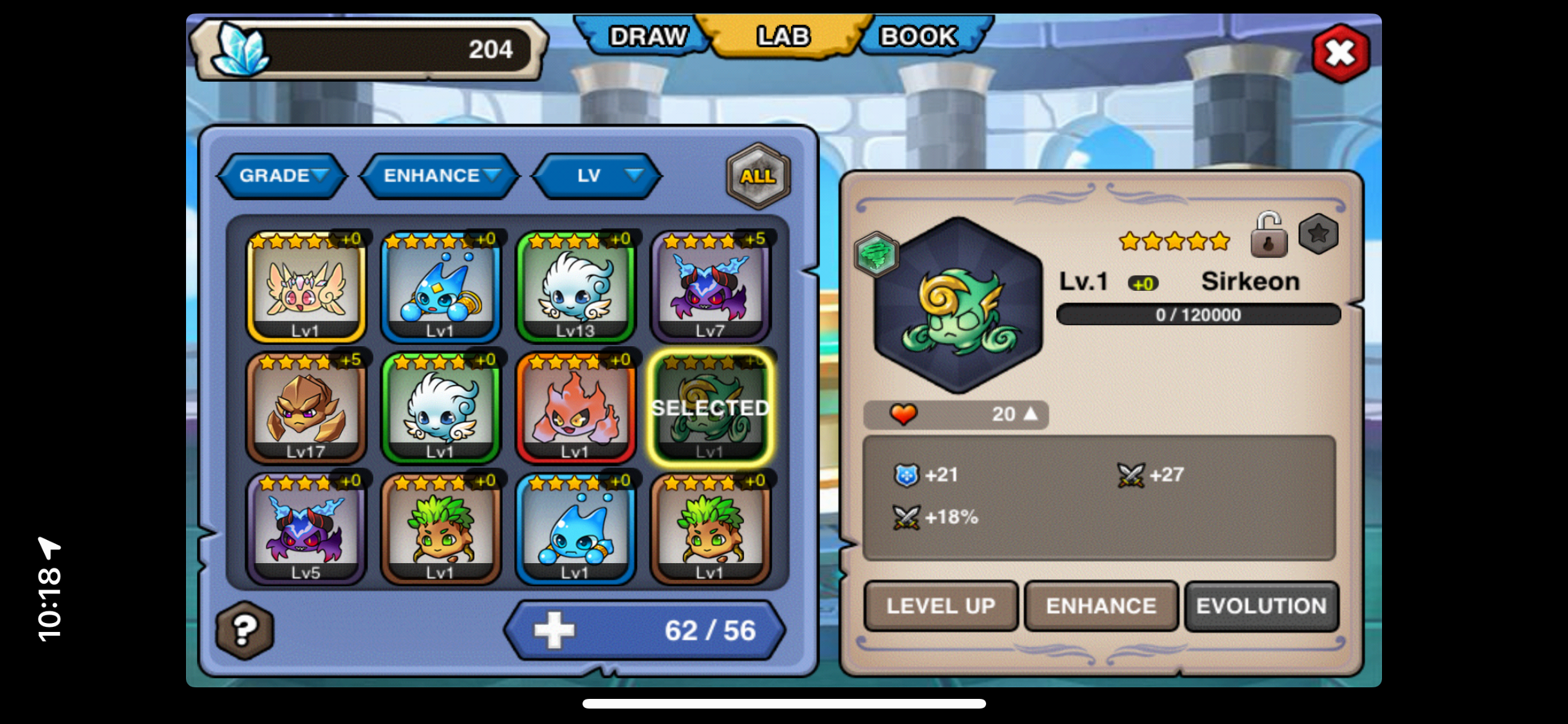Select the LAB tab
This screenshot has width=1568, height=724.
pyautogui.click(x=783, y=37)
